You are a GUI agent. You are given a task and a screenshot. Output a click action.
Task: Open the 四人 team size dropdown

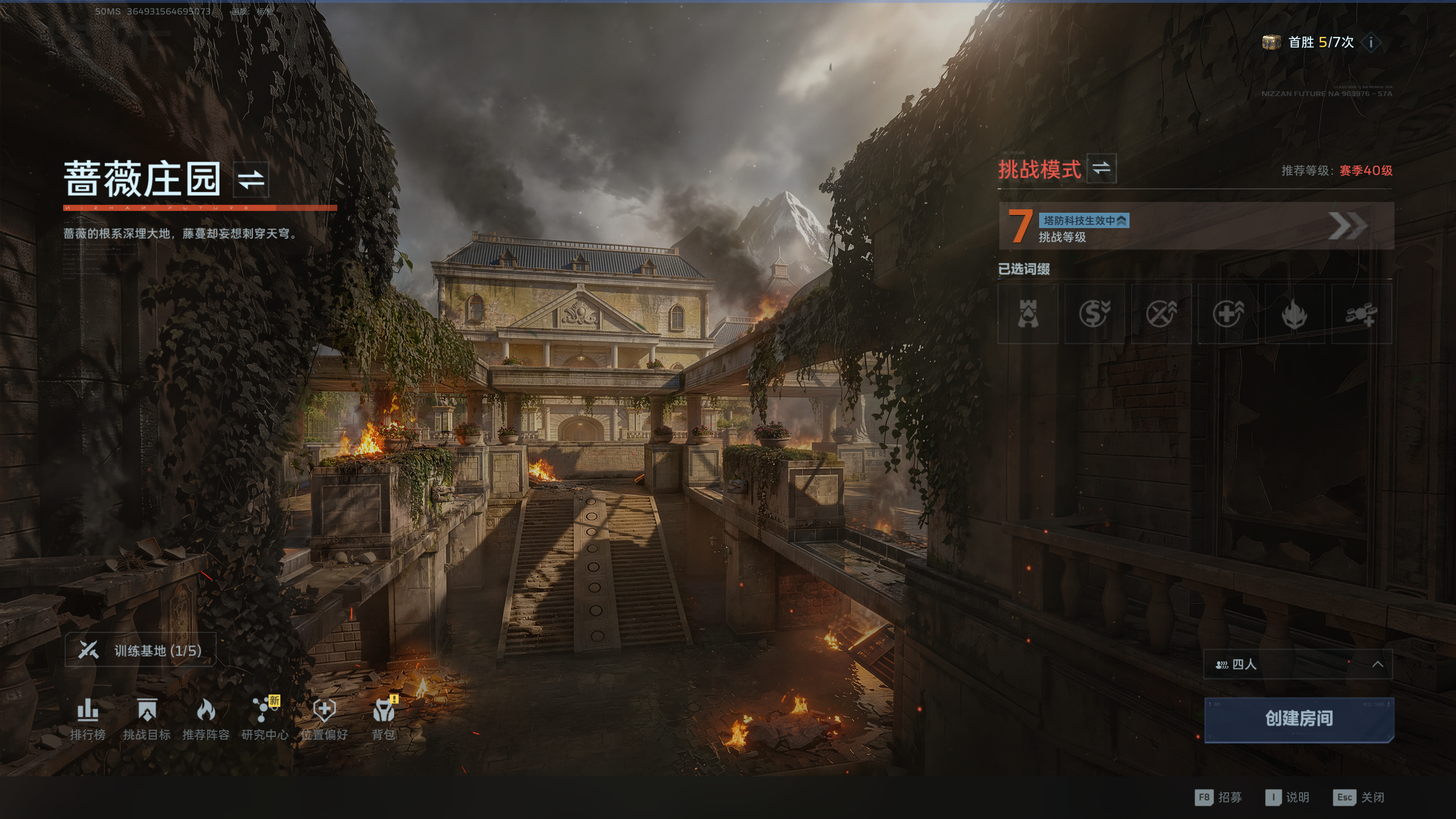tap(1297, 664)
